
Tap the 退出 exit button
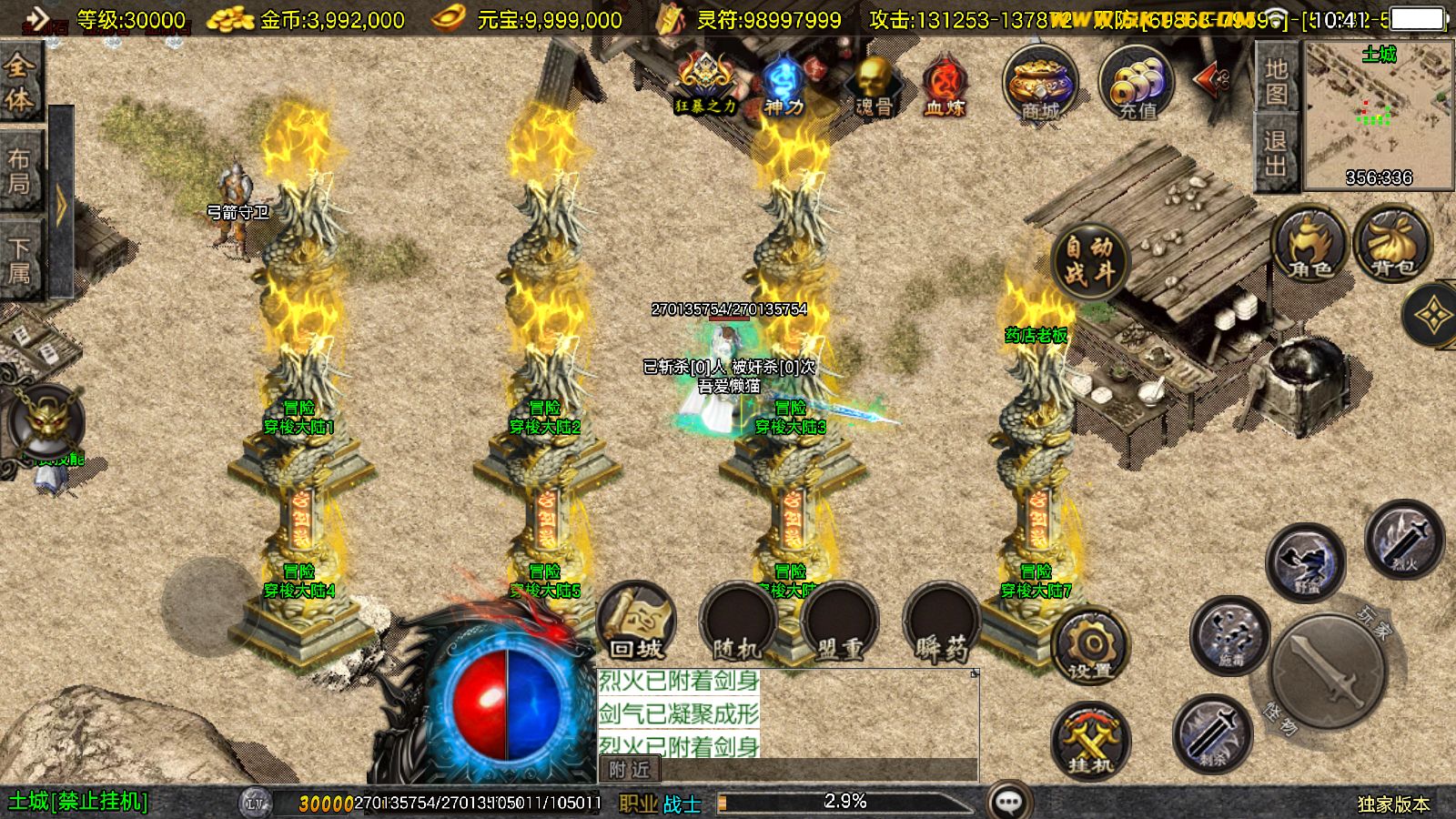click(1276, 153)
